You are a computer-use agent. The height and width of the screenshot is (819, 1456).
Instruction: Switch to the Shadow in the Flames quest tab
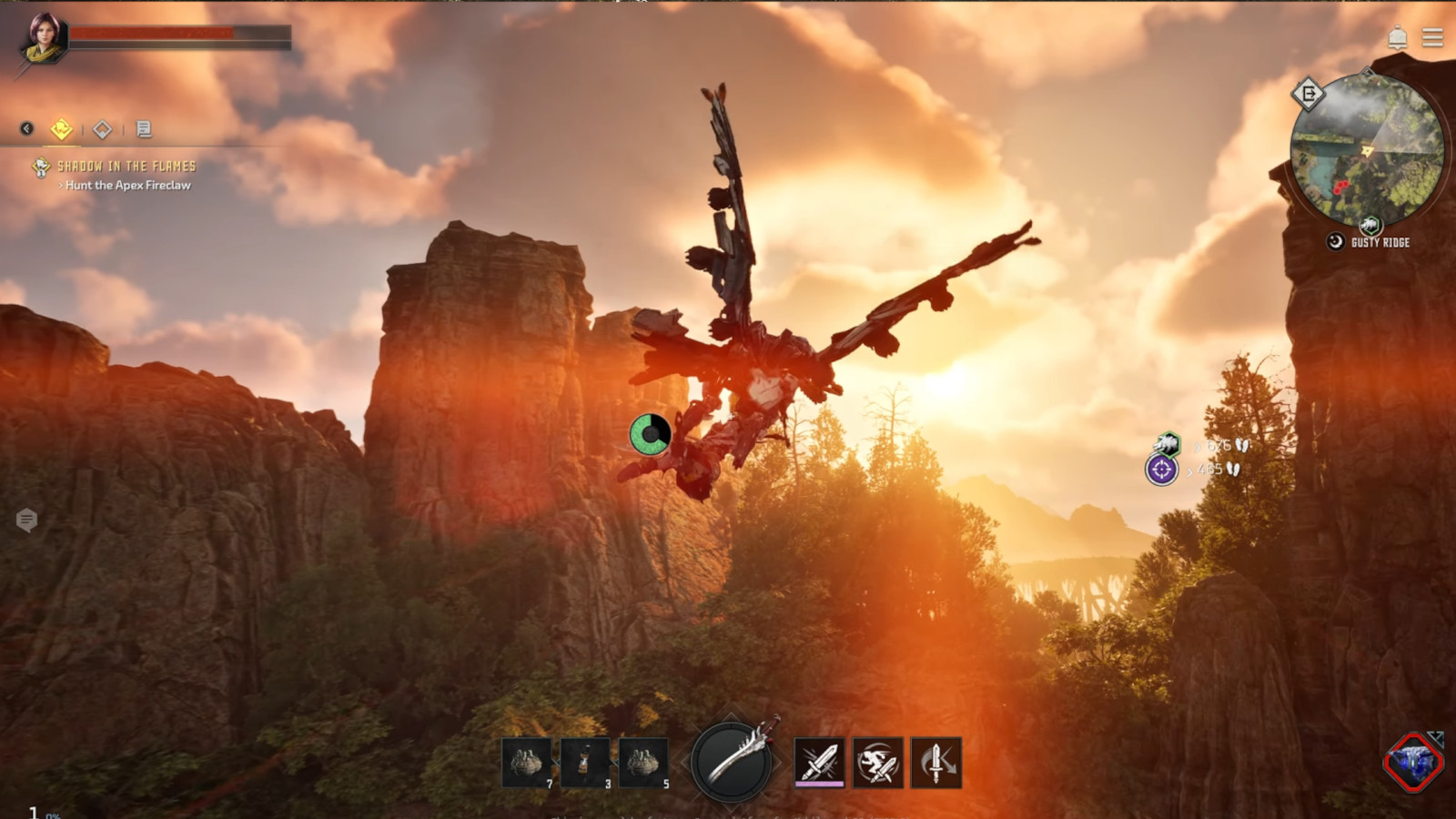[x=127, y=167]
